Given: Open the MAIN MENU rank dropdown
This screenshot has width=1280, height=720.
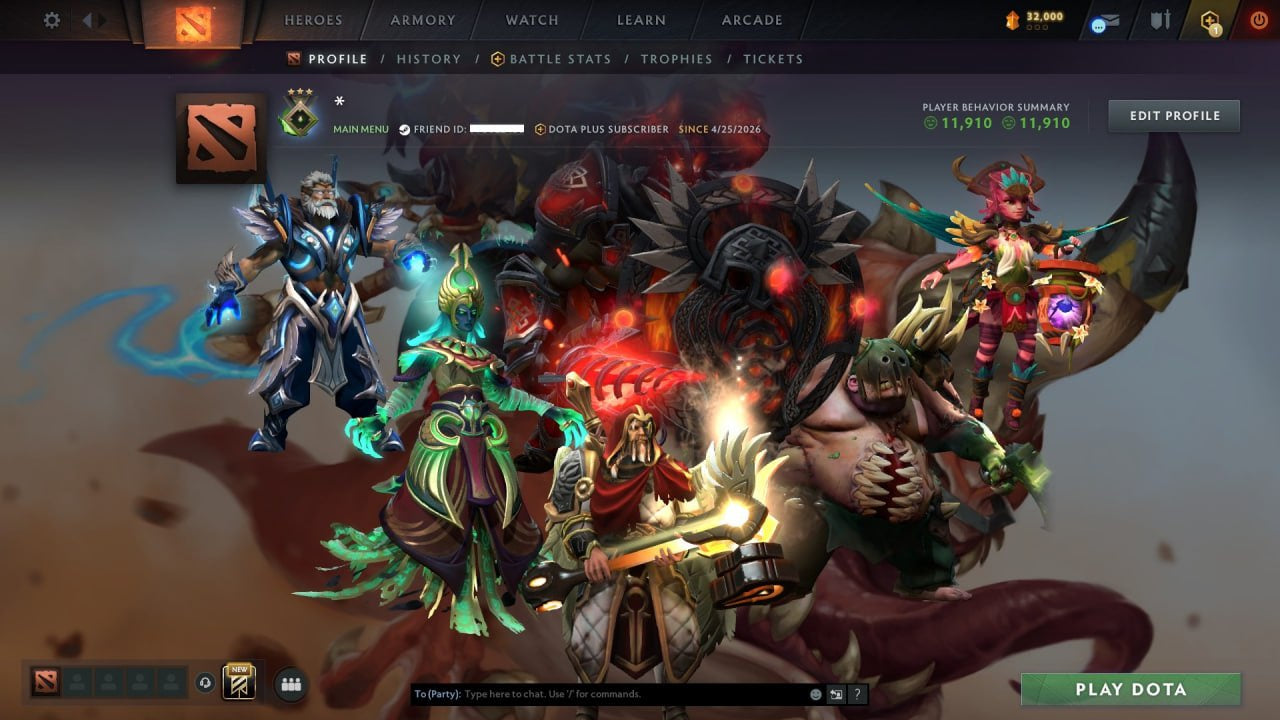Looking at the screenshot, I should 362,129.
